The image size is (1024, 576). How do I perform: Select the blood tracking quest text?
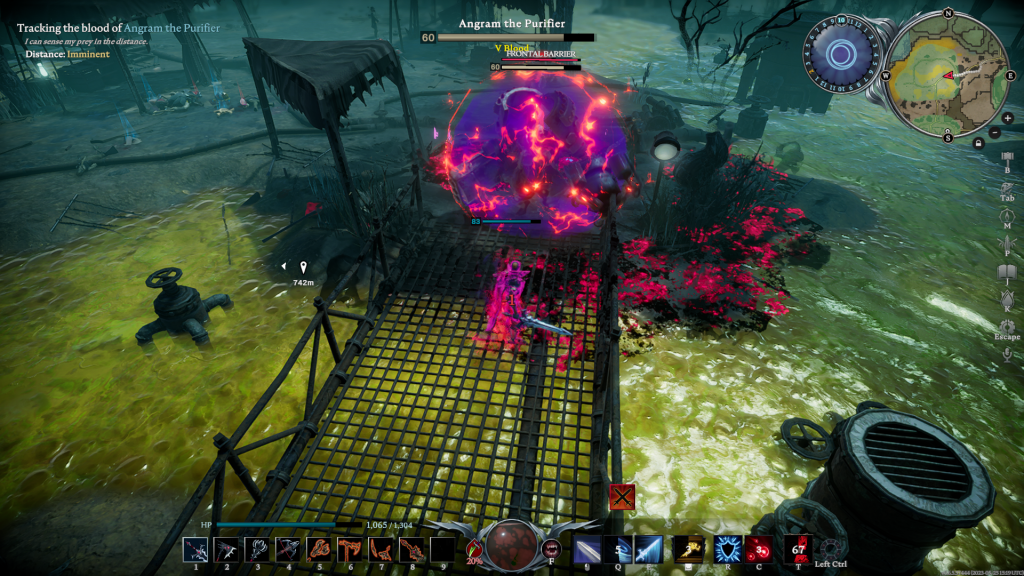pos(118,28)
